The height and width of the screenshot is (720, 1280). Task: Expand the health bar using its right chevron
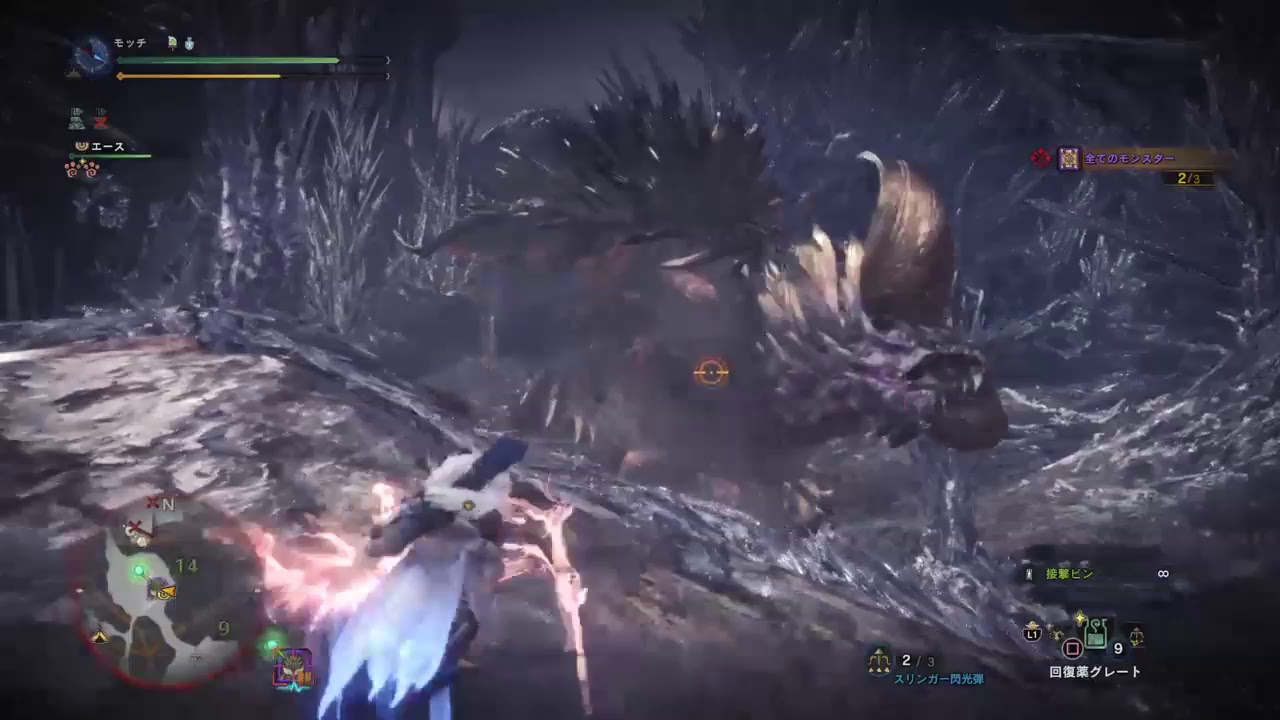point(388,59)
